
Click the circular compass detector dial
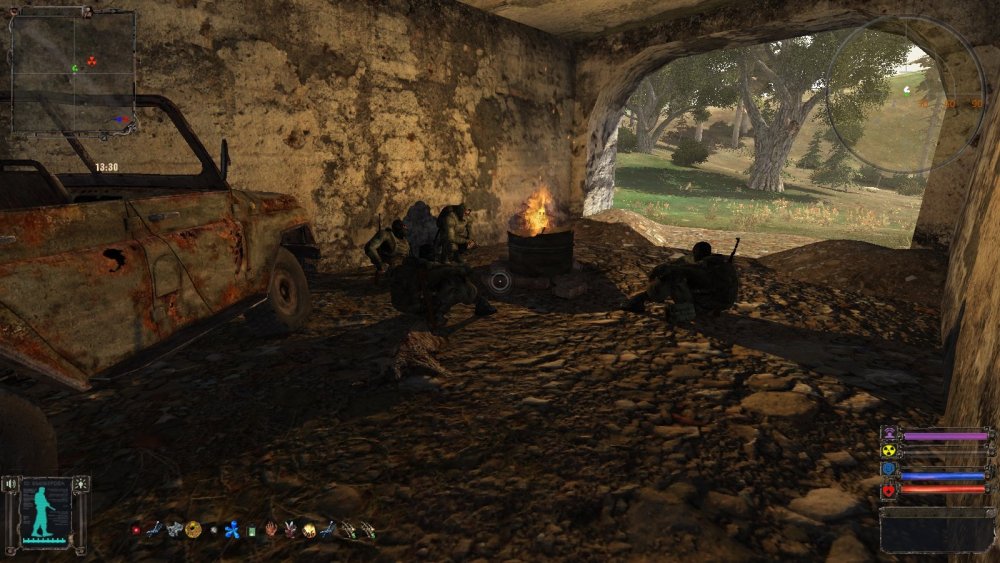pyautogui.click(x=904, y=93)
